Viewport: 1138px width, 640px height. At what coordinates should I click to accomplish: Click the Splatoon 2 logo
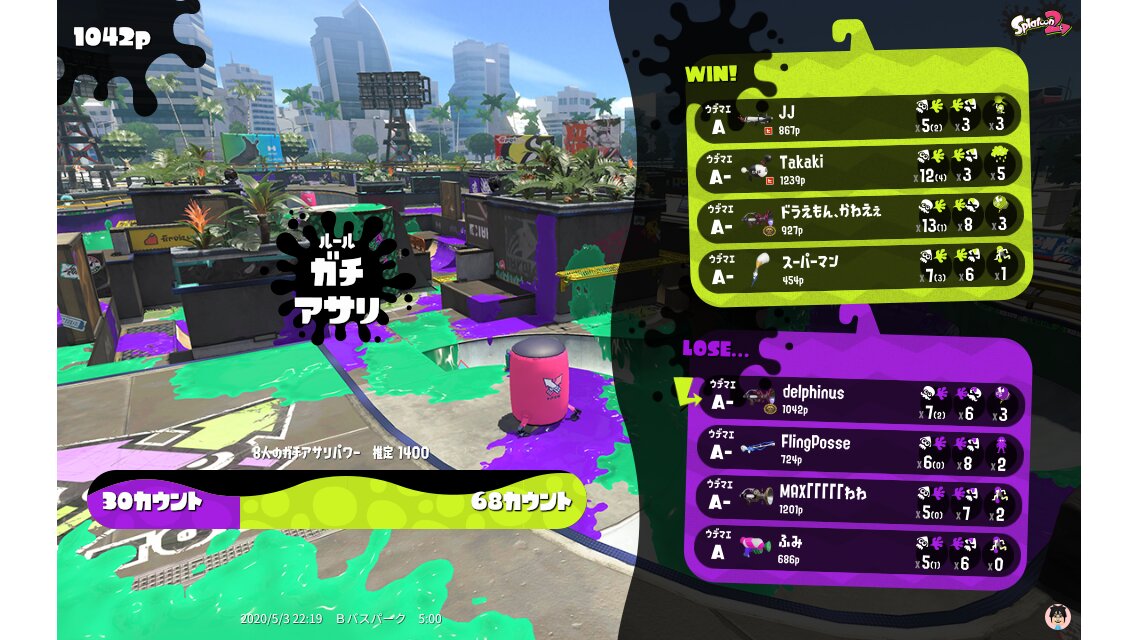[1040, 24]
